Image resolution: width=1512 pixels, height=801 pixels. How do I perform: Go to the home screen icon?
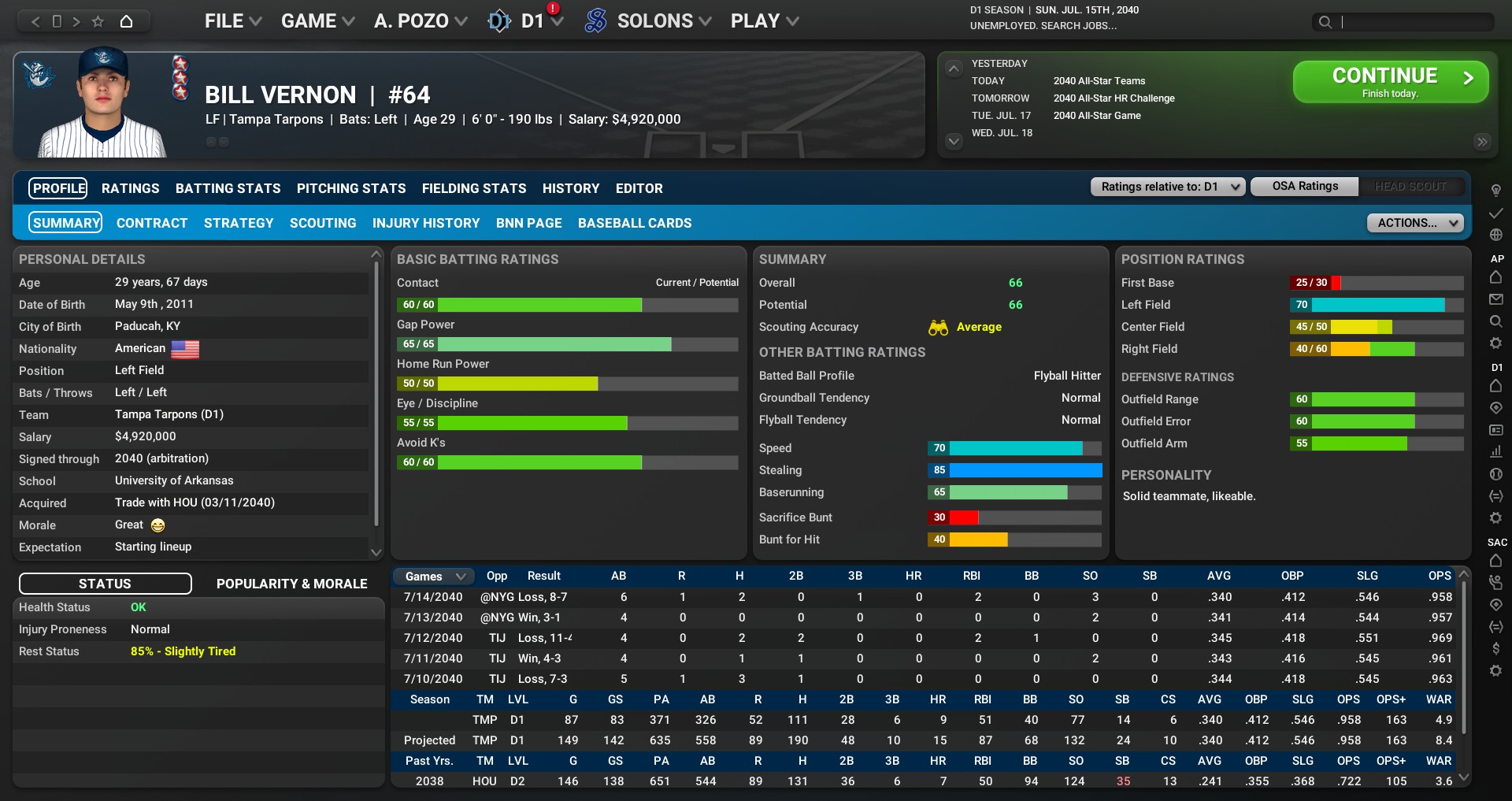pos(126,21)
